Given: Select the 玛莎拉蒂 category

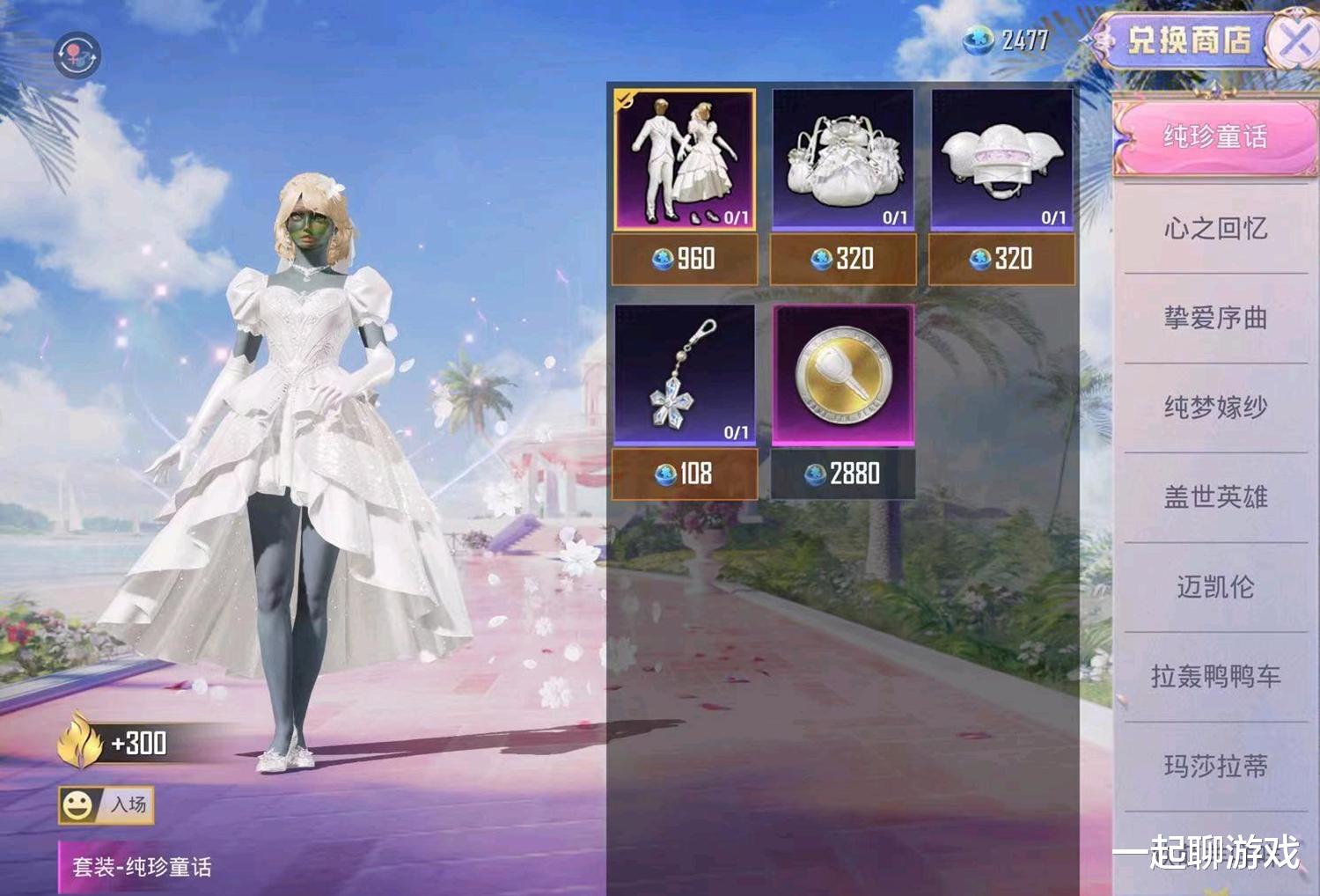Looking at the screenshot, I should (x=1214, y=767).
